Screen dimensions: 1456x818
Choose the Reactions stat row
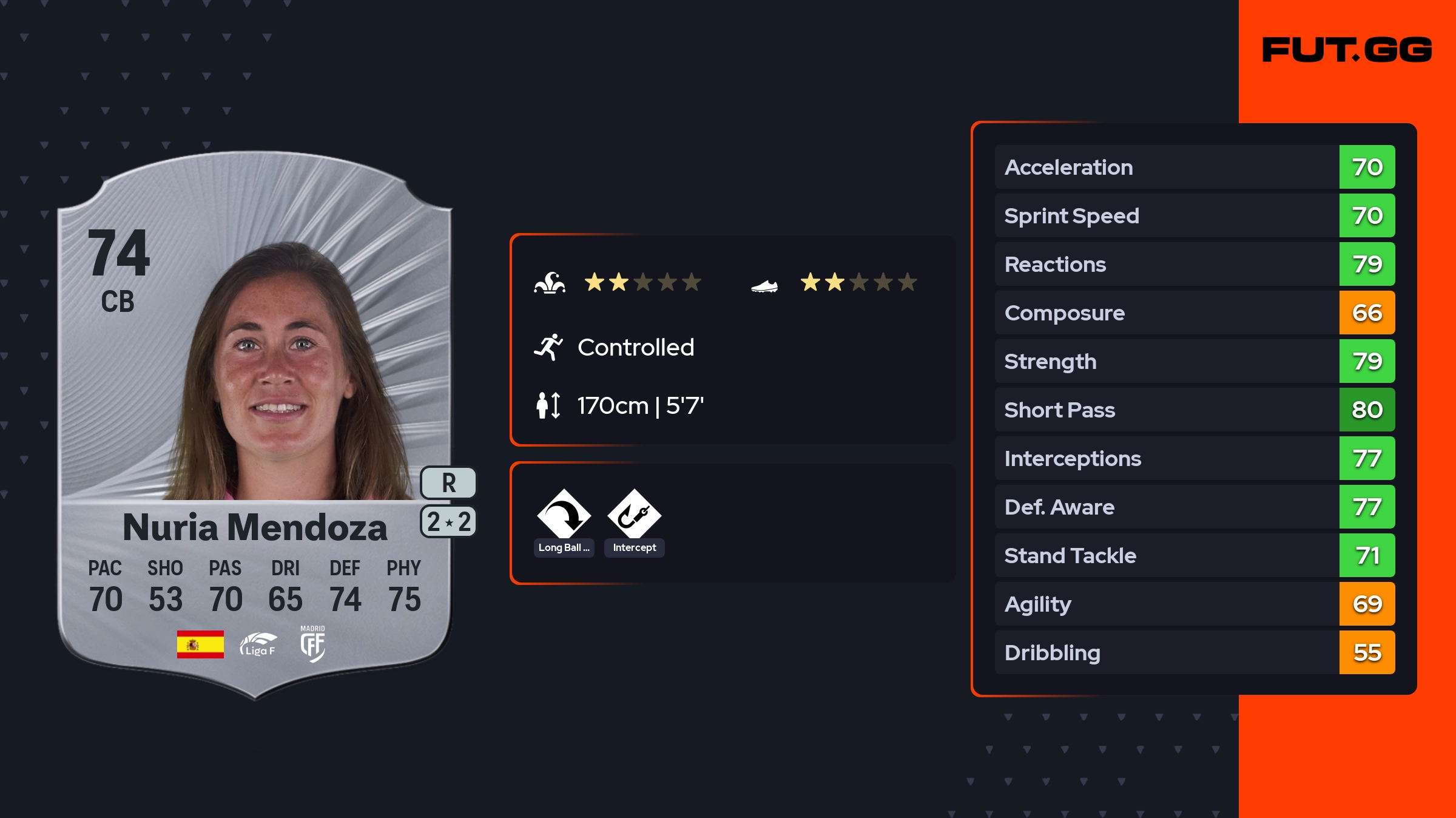tap(1194, 264)
